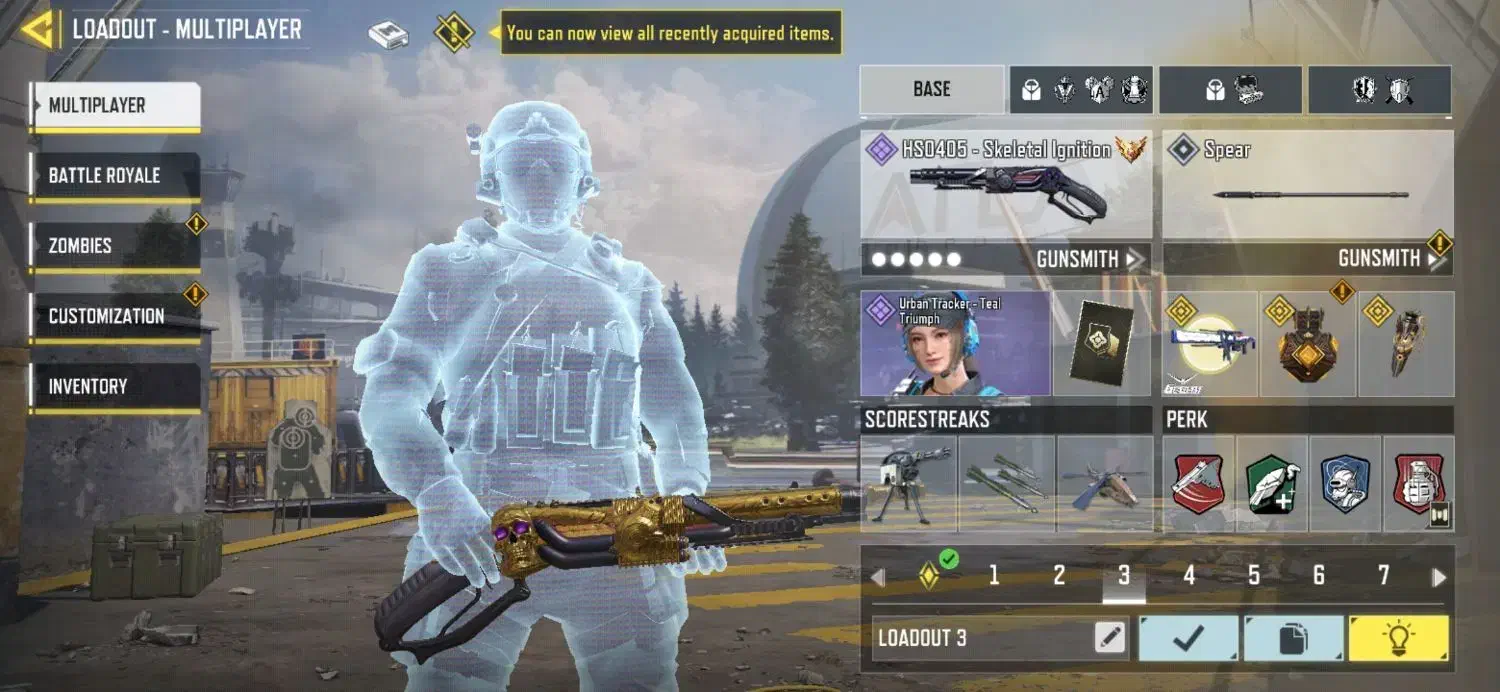Copy the loadout using the duplicate button
This screenshot has width=1500, height=692.
1294,638
